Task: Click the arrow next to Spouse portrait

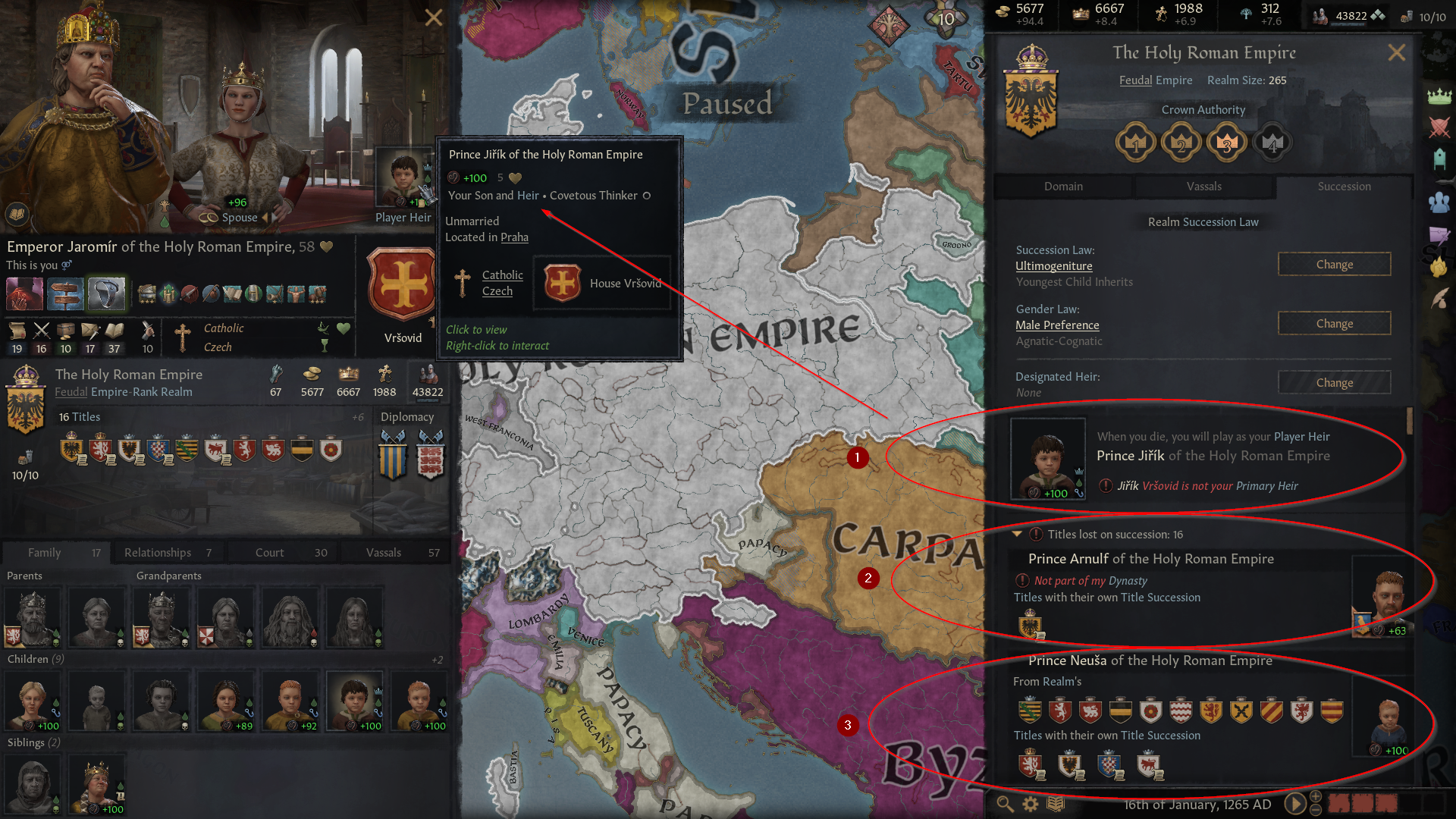Action: tap(265, 217)
